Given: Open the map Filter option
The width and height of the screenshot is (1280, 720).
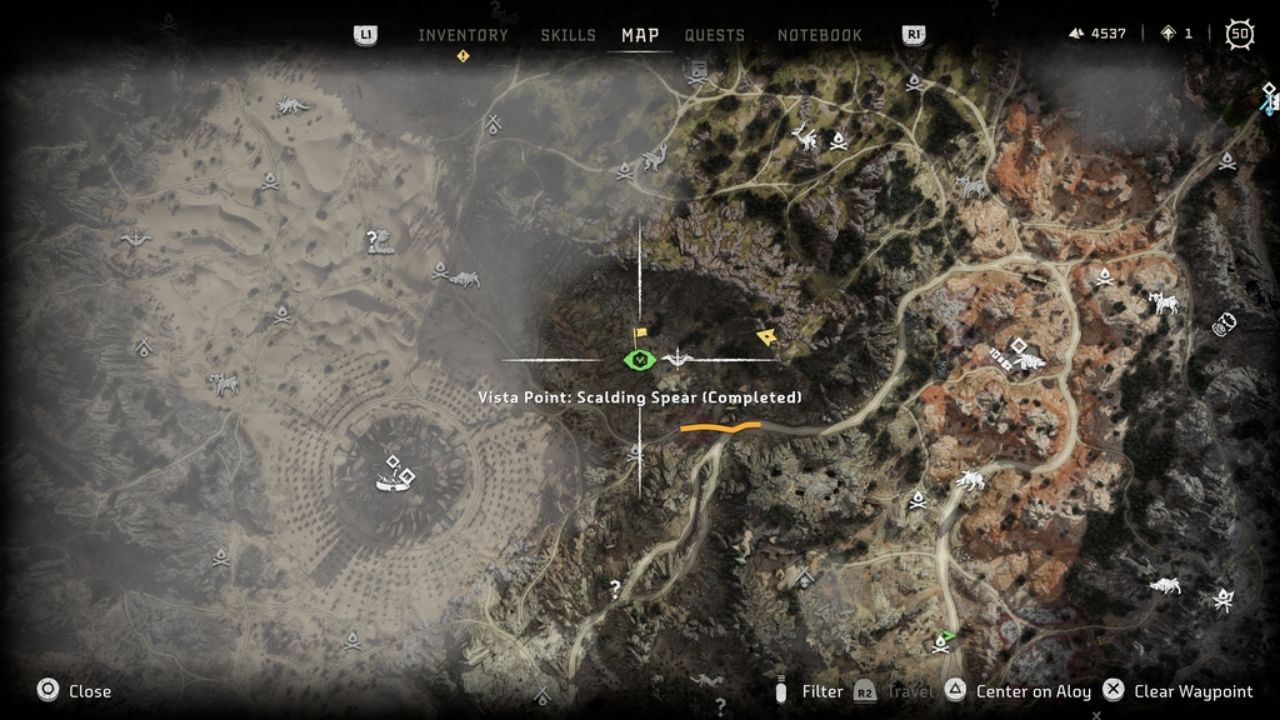Looking at the screenshot, I should pyautogui.click(x=810, y=691).
